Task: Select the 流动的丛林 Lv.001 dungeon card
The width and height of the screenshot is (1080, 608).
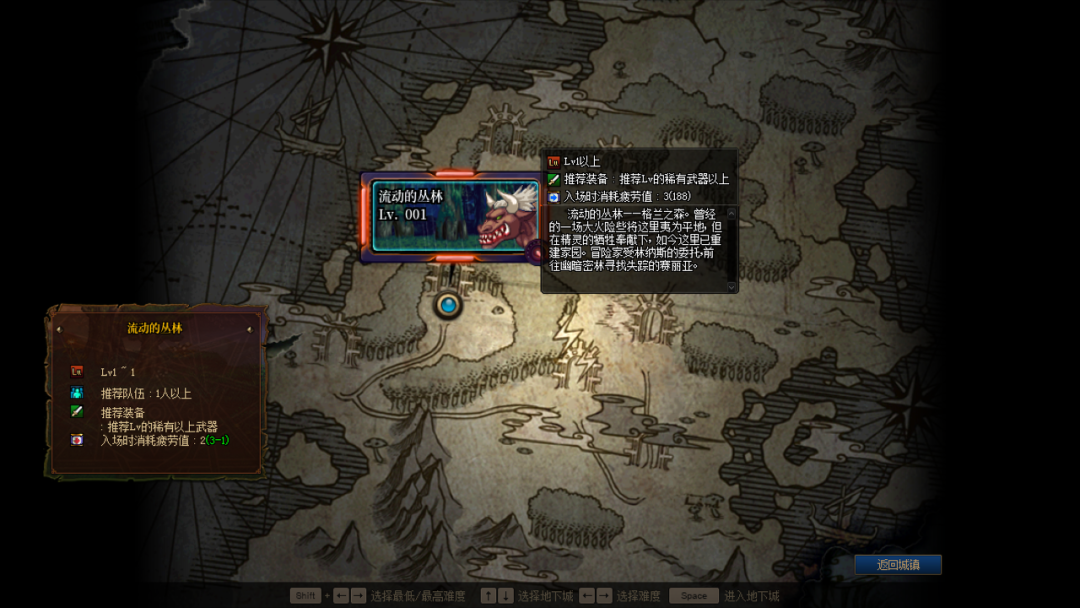Action: (454, 216)
